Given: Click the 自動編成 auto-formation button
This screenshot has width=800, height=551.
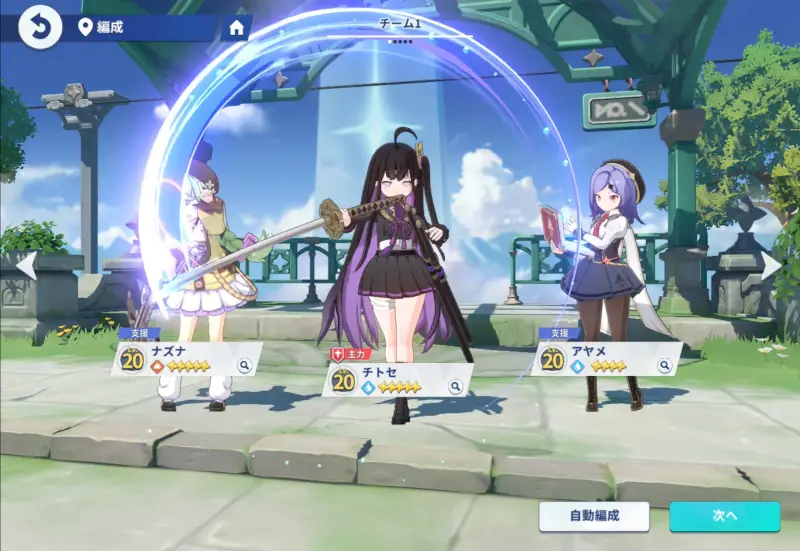Looking at the screenshot, I should click(594, 516).
